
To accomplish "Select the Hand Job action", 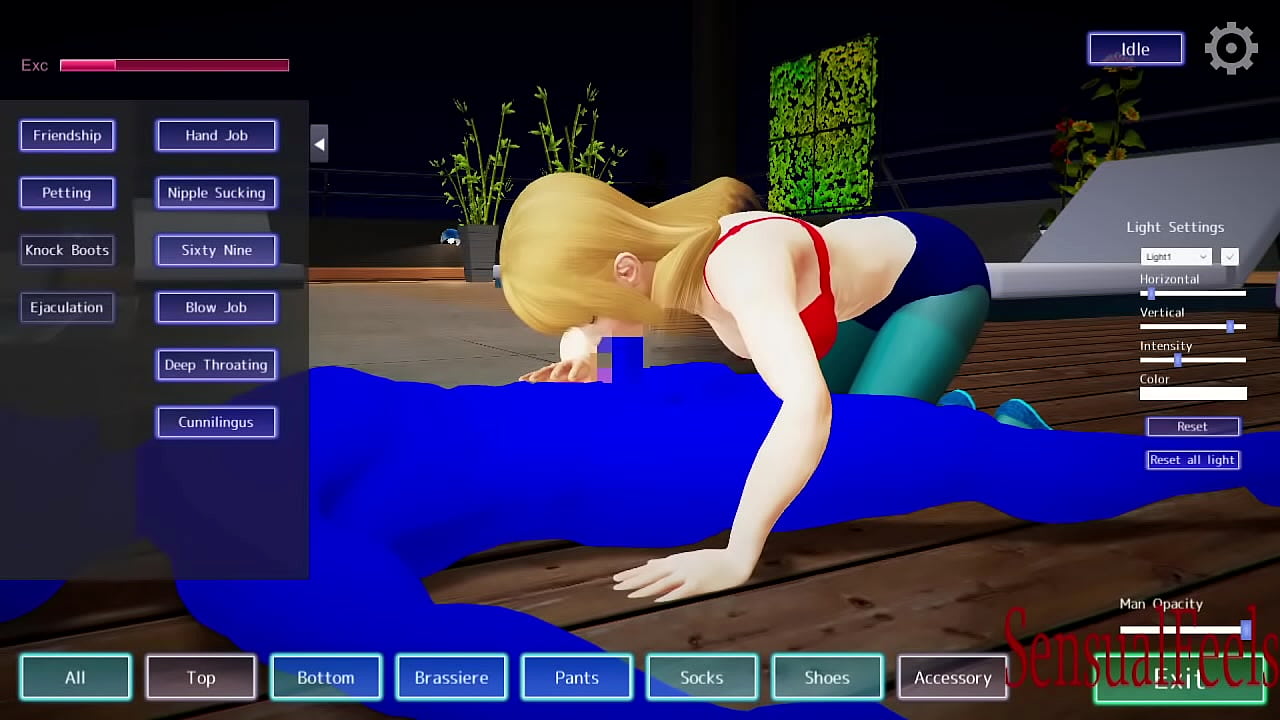I will click(x=216, y=135).
